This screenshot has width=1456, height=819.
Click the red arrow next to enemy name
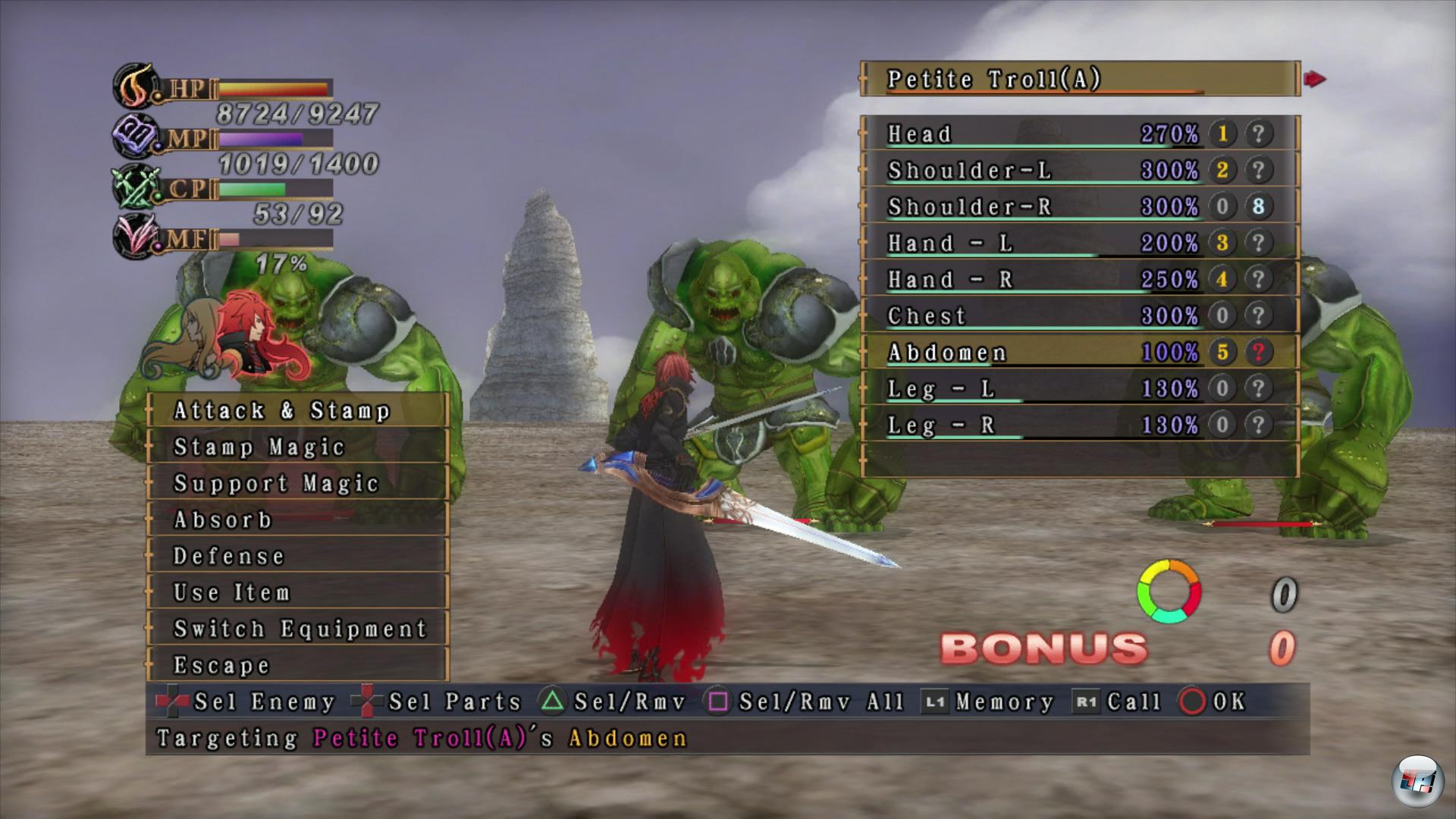pos(1315,79)
